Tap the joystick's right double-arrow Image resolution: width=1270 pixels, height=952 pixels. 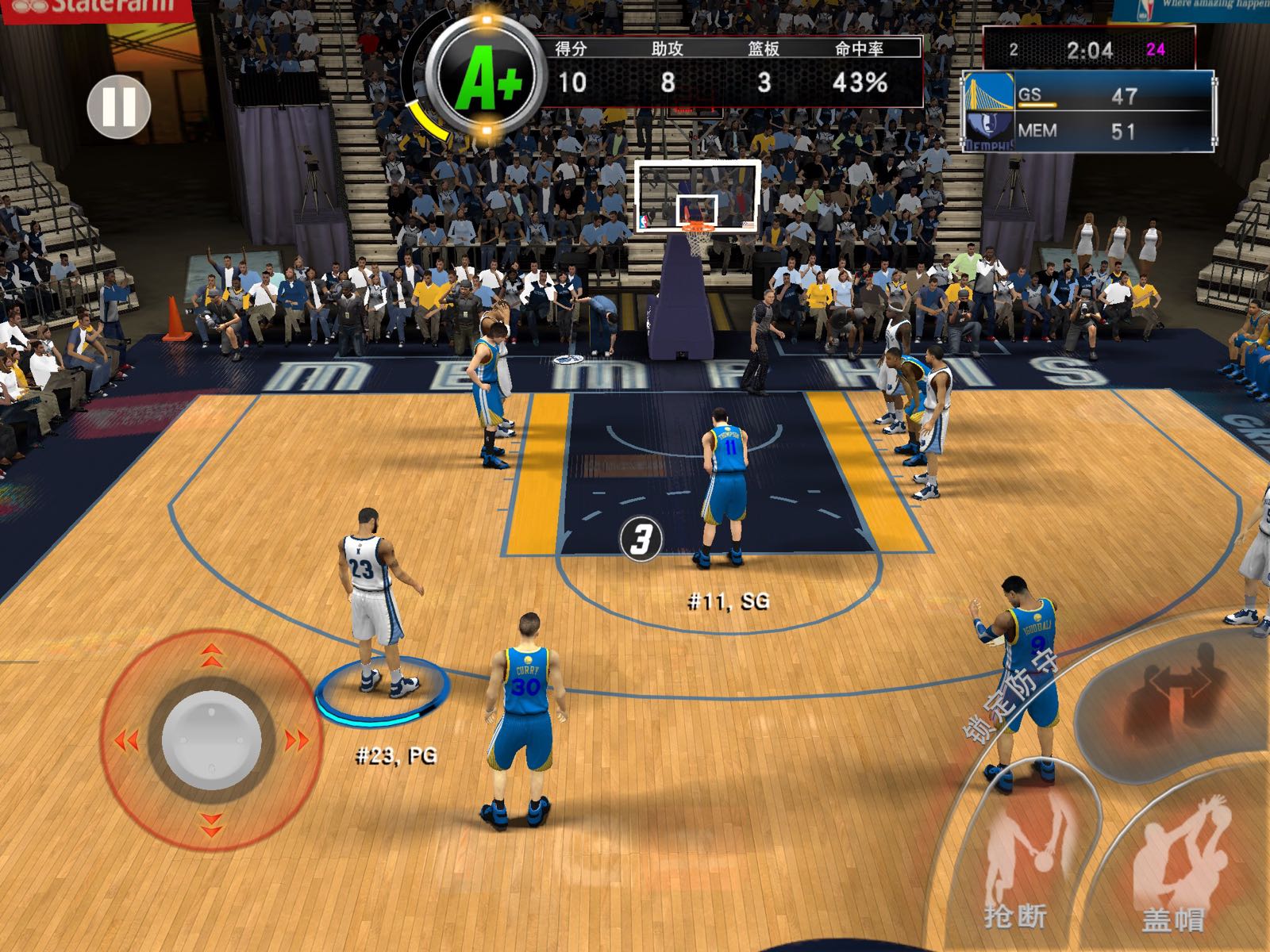297,741
